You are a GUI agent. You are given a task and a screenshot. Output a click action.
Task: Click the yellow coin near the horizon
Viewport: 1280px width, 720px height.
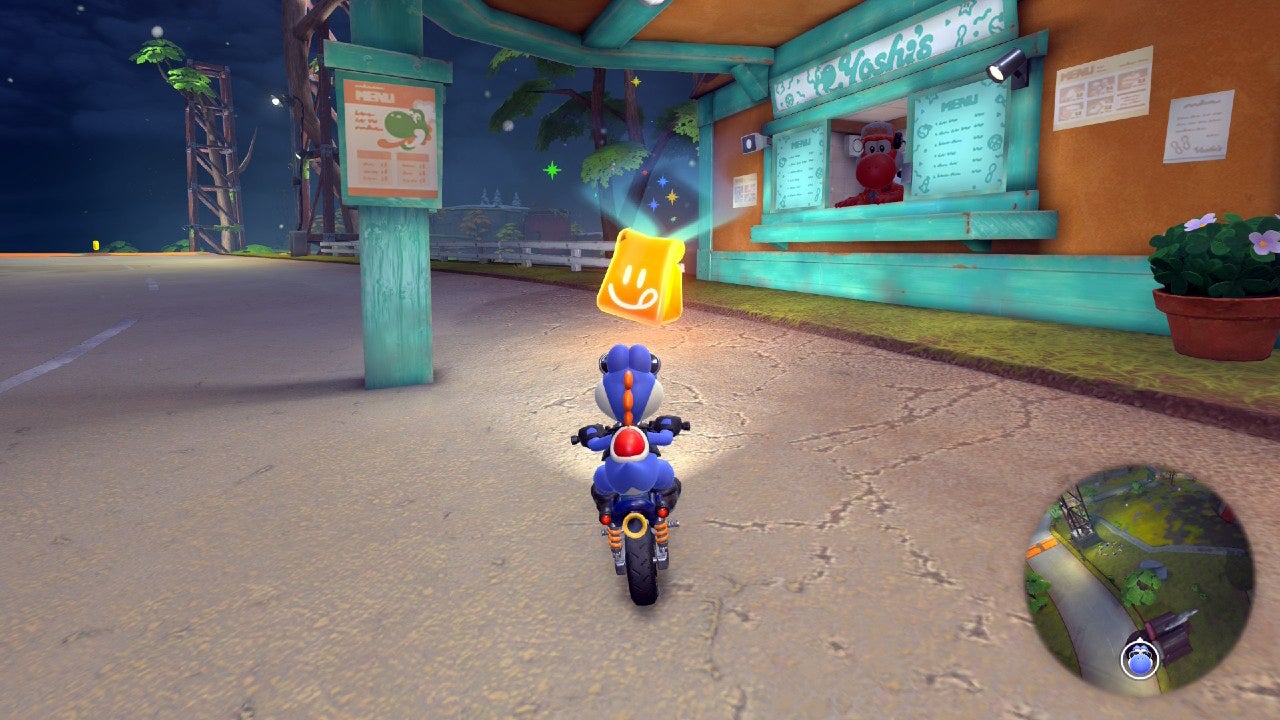[x=95, y=245]
